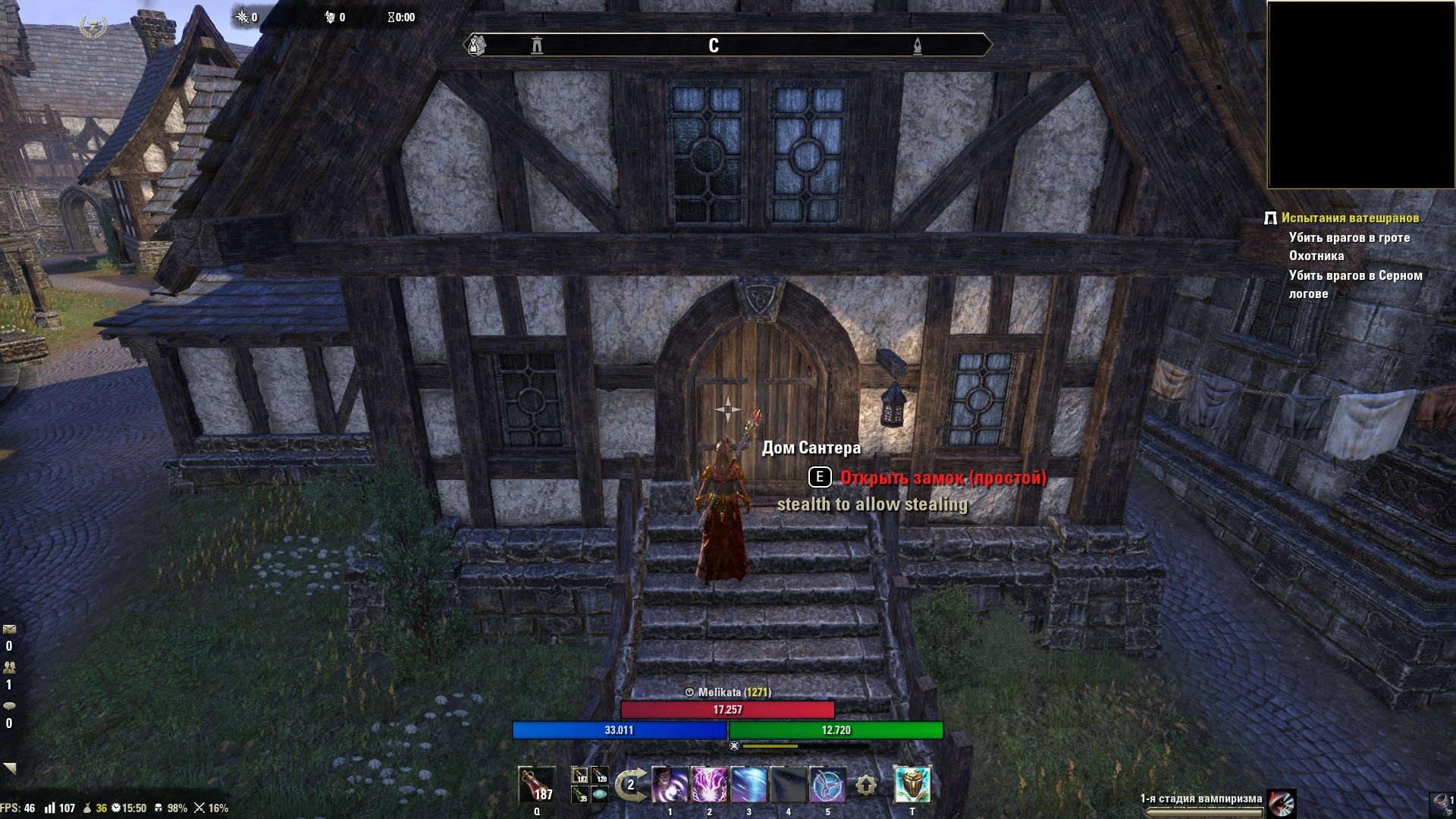Activate the sorceress swirl ability in slot 1
The image size is (1456, 819).
670,785
